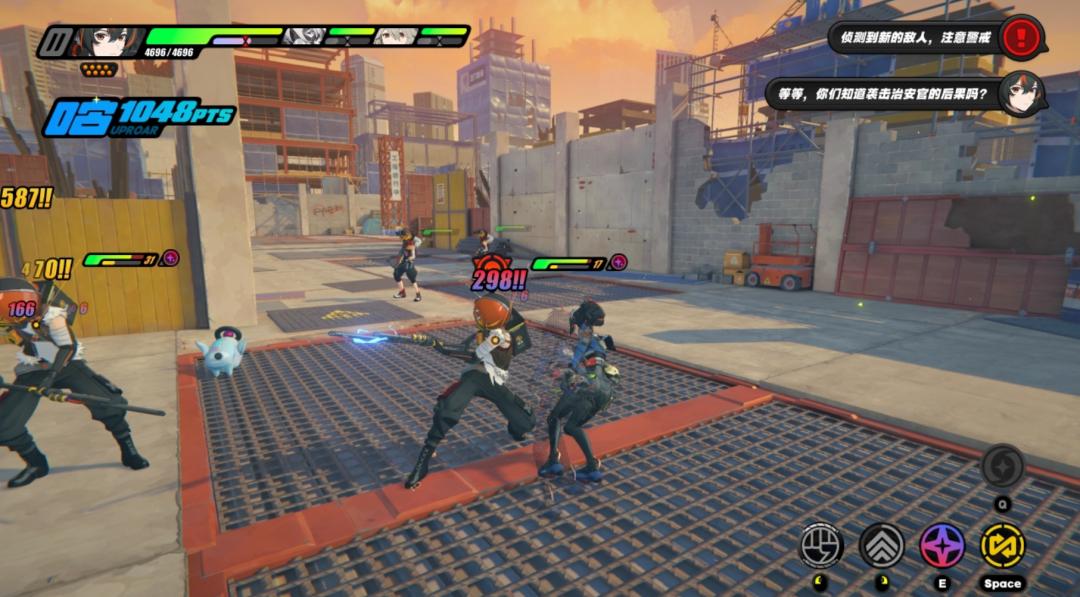This screenshot has height=597, width=1080.
Task: Tap the yellow character swap icon
Action: tap(1002, 545)
